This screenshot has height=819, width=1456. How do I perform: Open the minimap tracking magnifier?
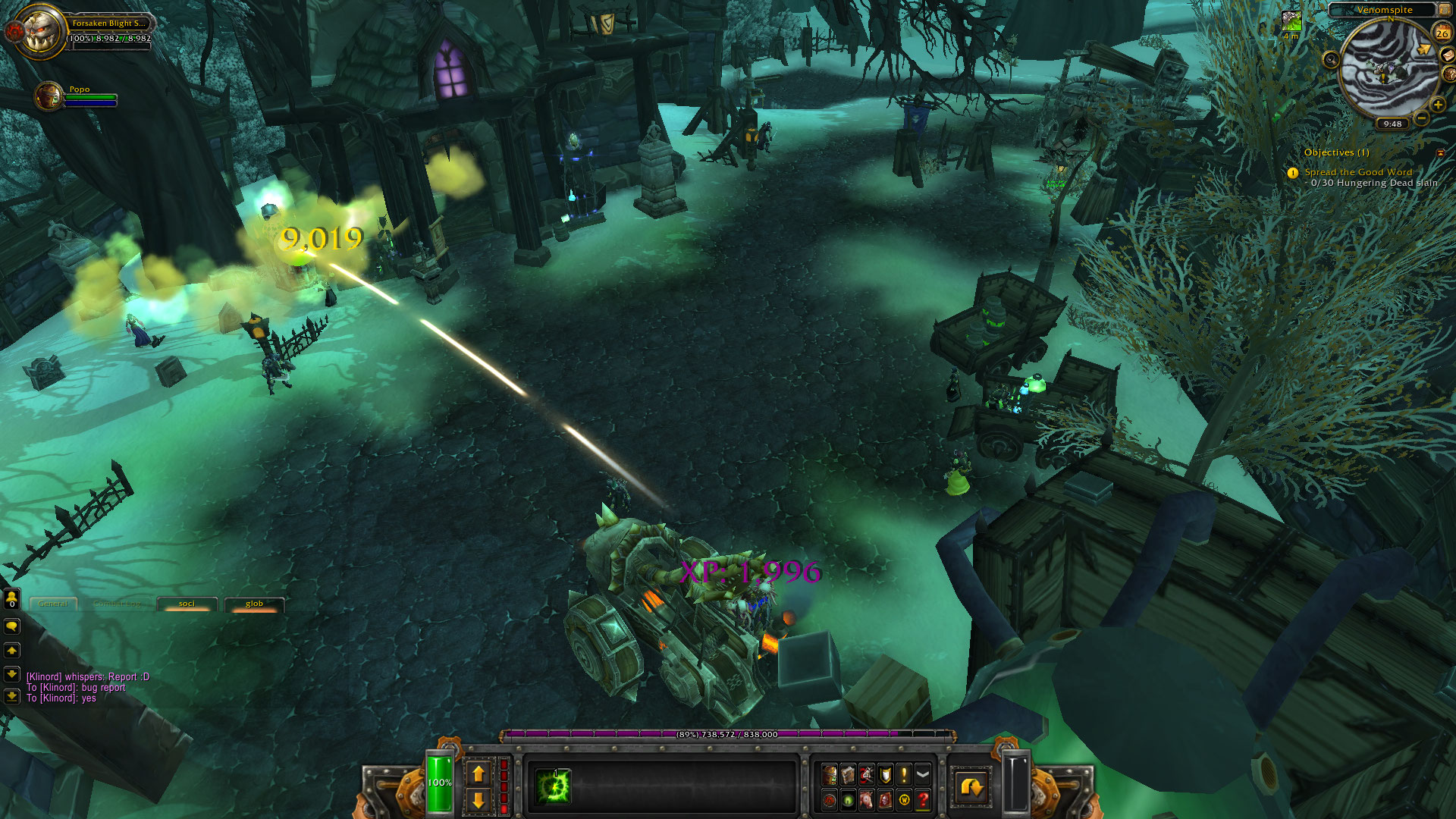[1331, 59]
